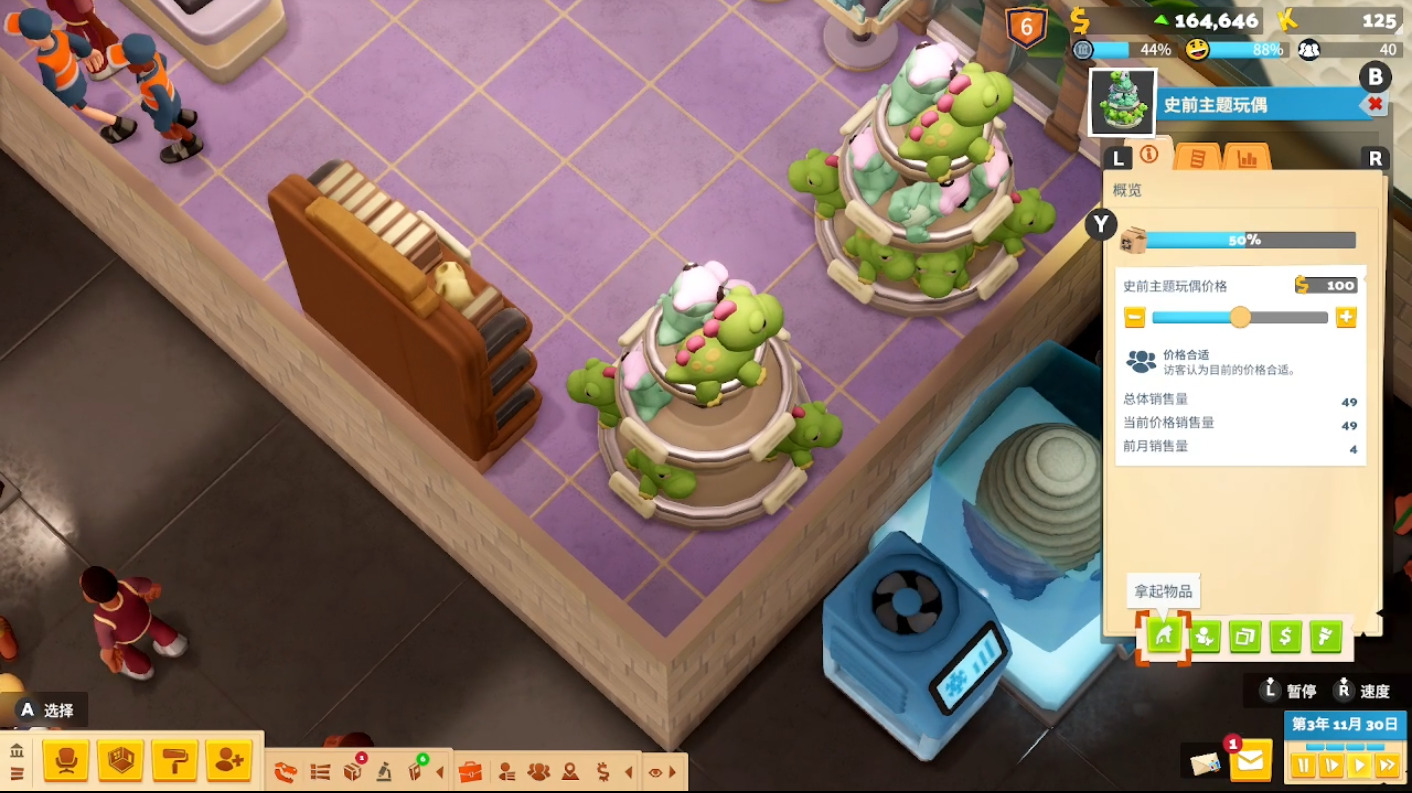The image size is (1412, 793).
Task: Open the room construction cube button
Action: [121, 762]
